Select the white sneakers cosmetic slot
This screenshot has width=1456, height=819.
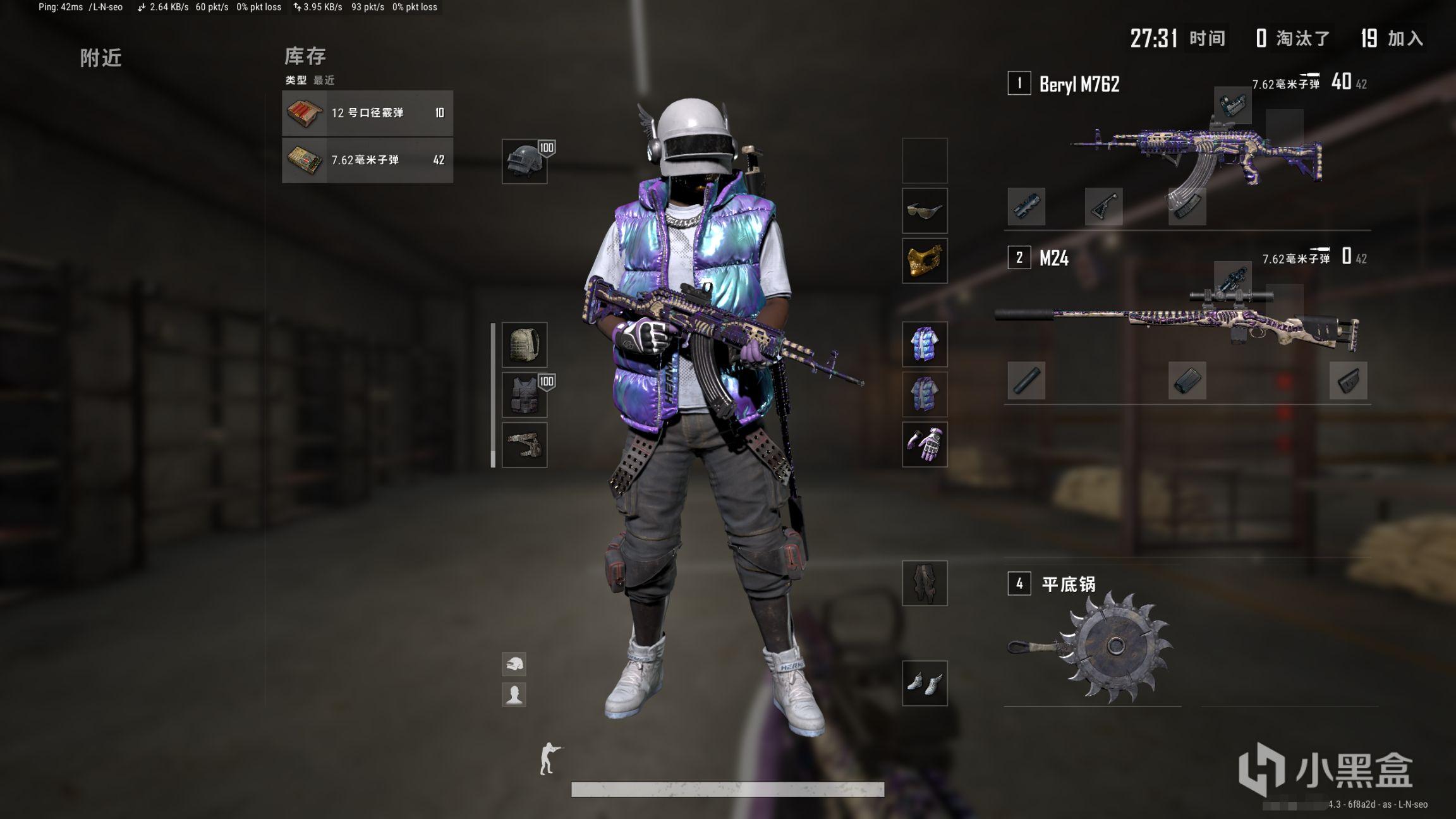[x=925, y=683]
